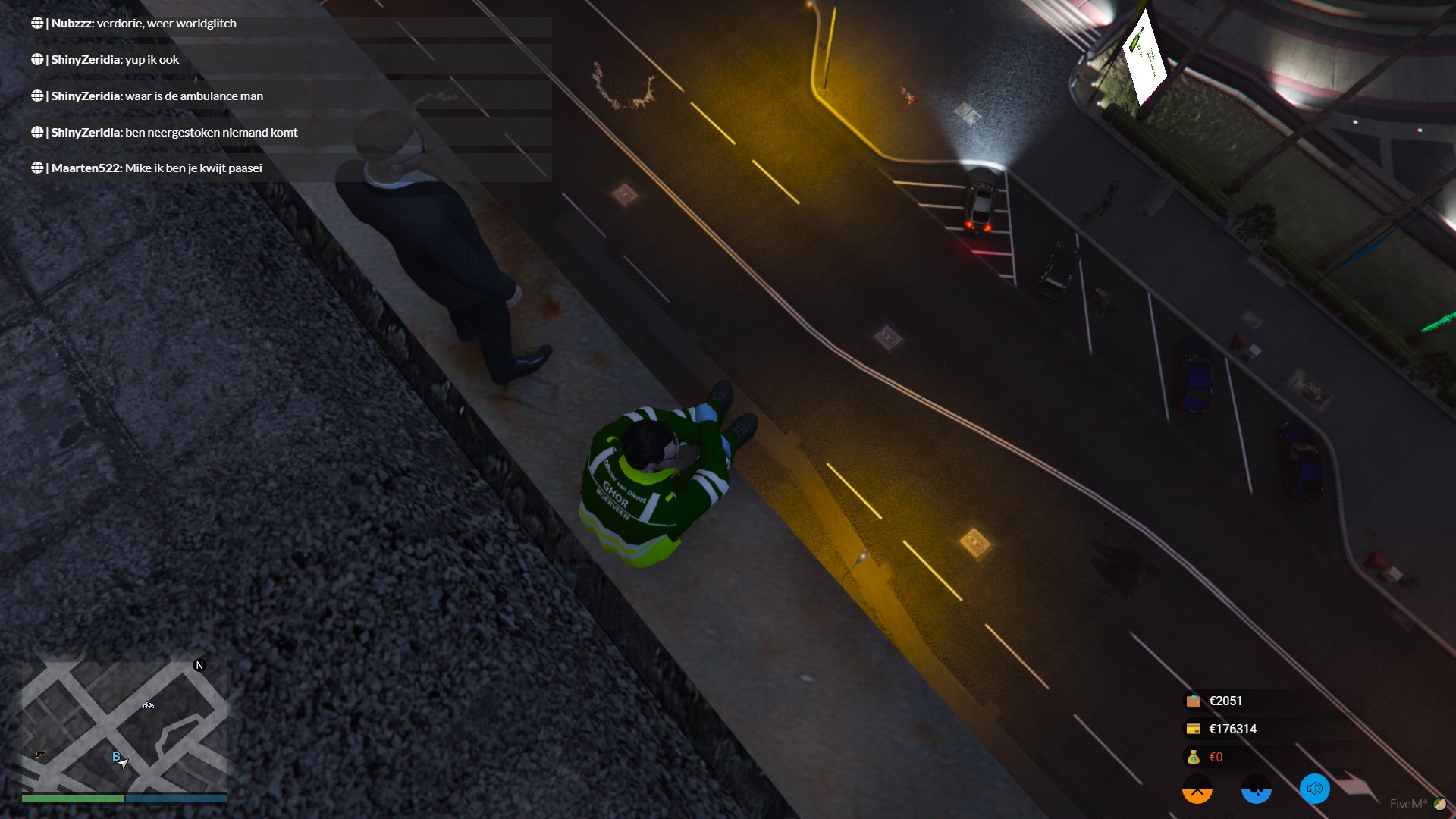
Task: Click the FiveM taco logo icon
Action: pyautogui.click(x=1439, y=804)
